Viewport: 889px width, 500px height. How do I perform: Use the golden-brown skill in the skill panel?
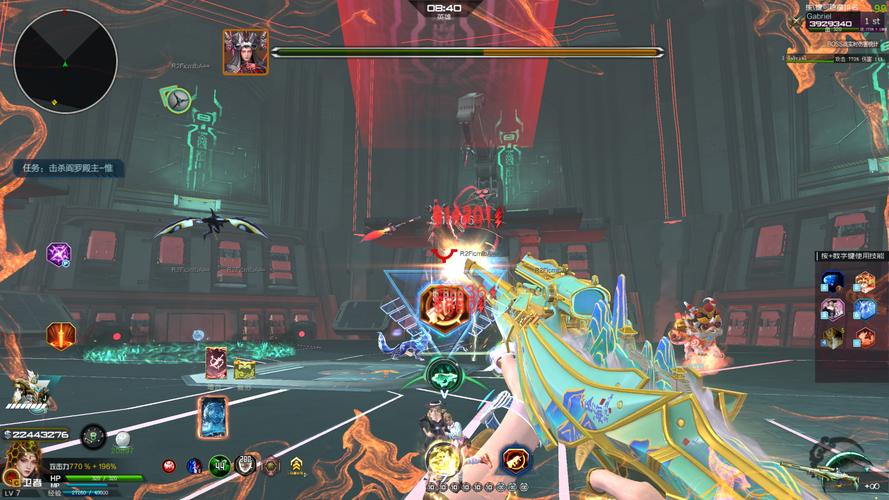[832, 338]
